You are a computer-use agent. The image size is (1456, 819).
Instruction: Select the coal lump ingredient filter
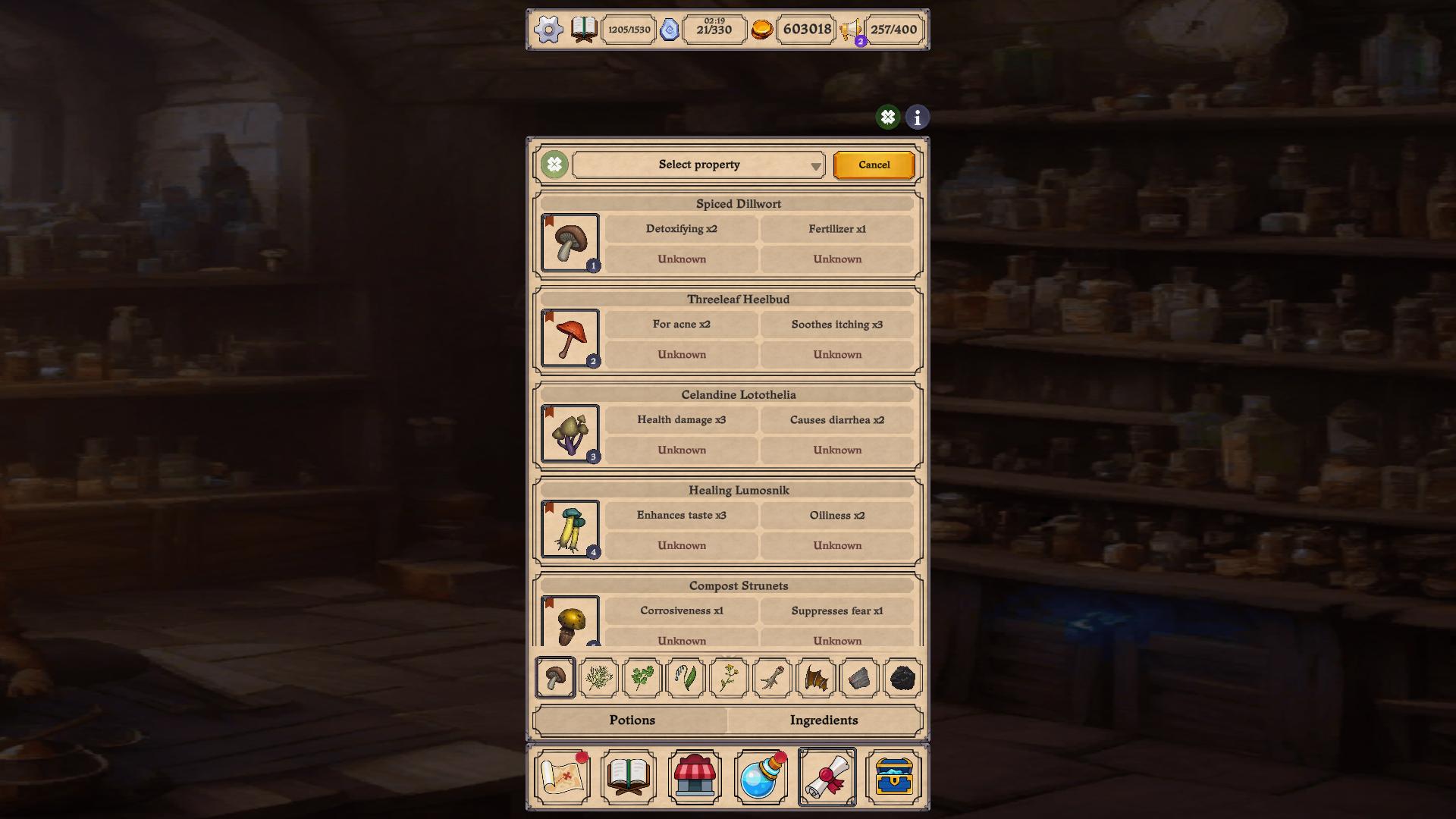[x=901, y=679]
